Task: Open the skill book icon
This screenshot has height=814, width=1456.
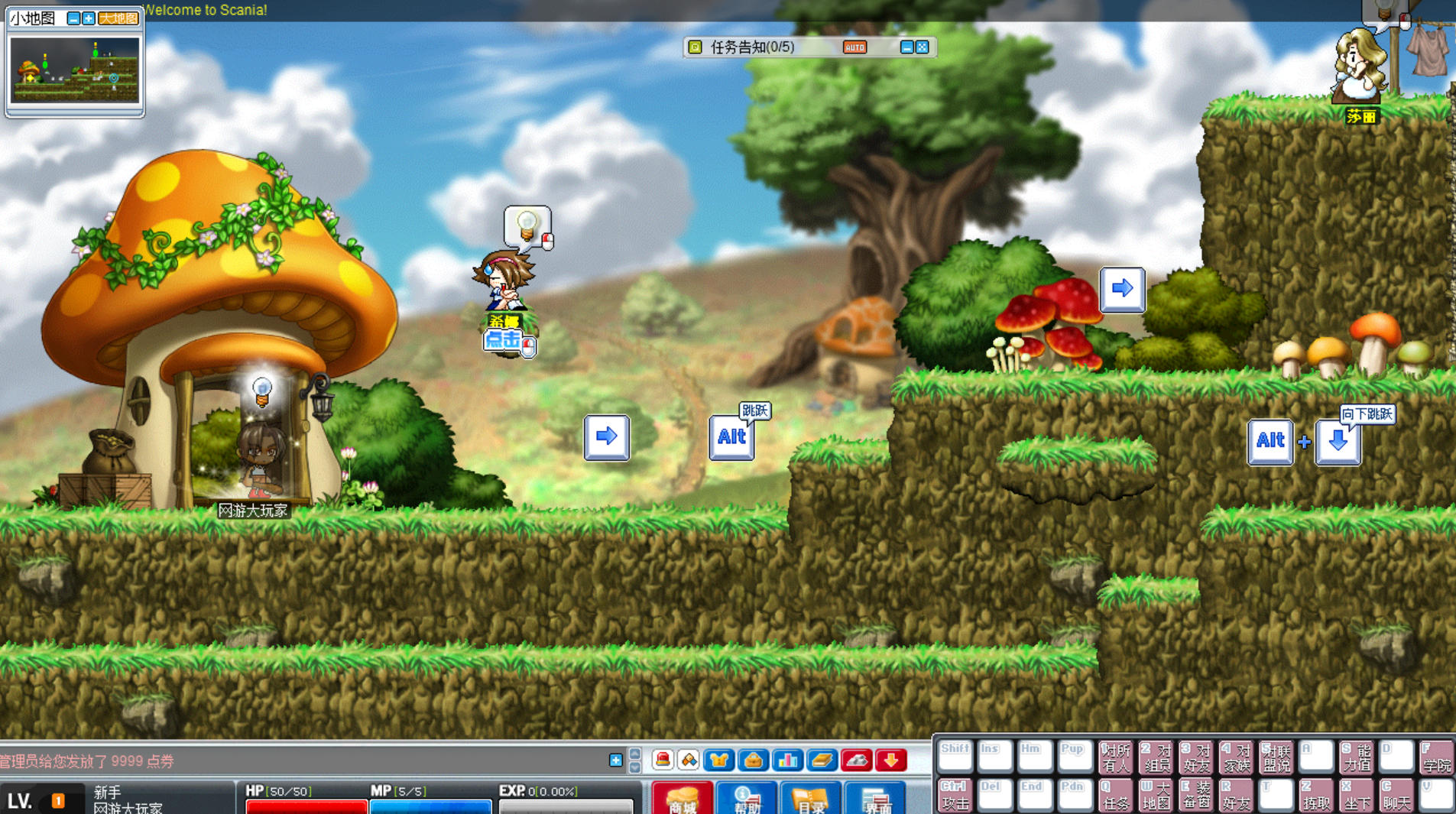Action: [x=822, y=760]
